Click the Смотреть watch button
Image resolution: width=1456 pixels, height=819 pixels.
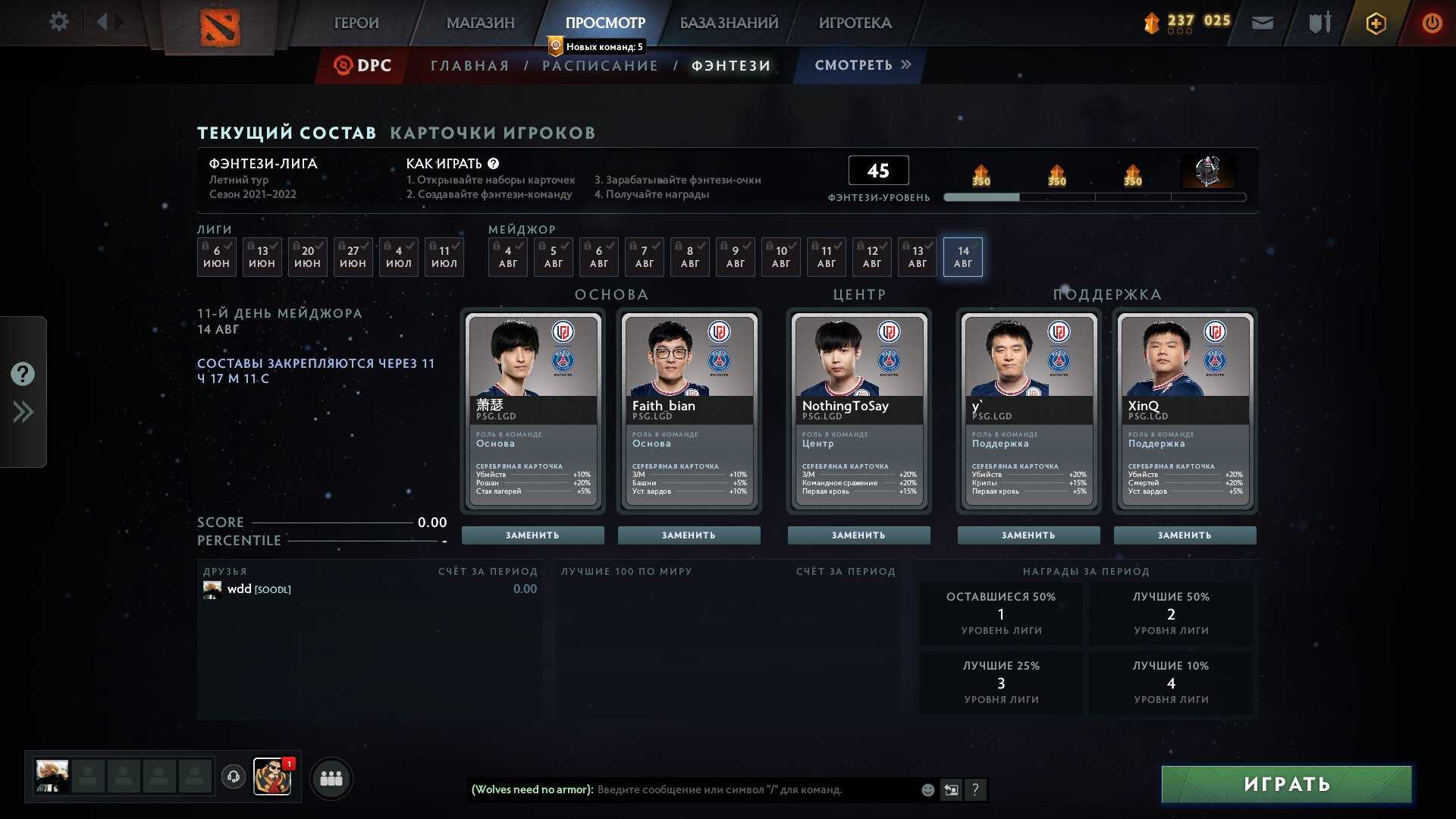(862, 65)
